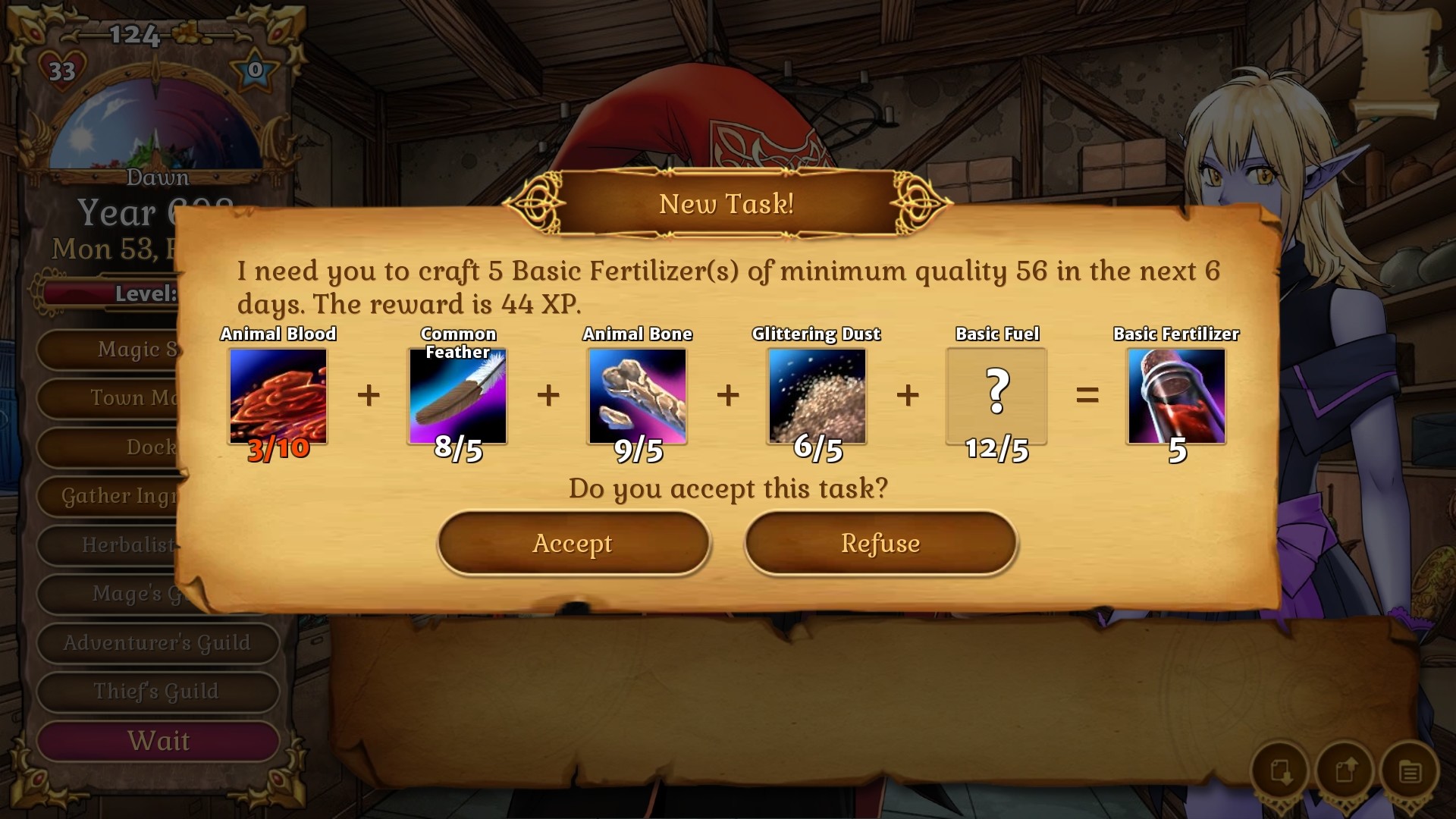
Task: Inspect the Basic Fertilizer result icon
Action: click(x=1175, y=397)
